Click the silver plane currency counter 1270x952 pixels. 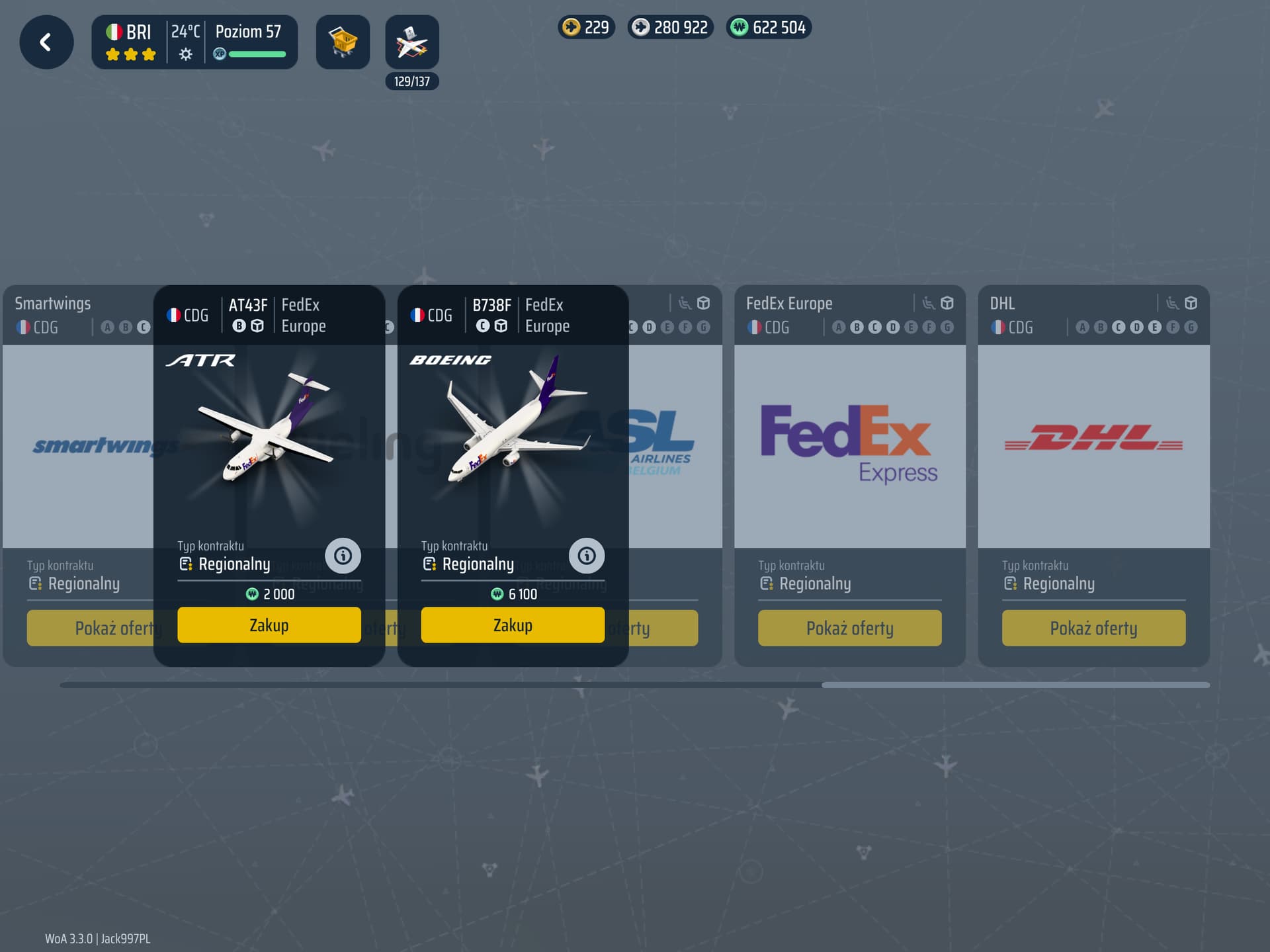pos(670,28)
